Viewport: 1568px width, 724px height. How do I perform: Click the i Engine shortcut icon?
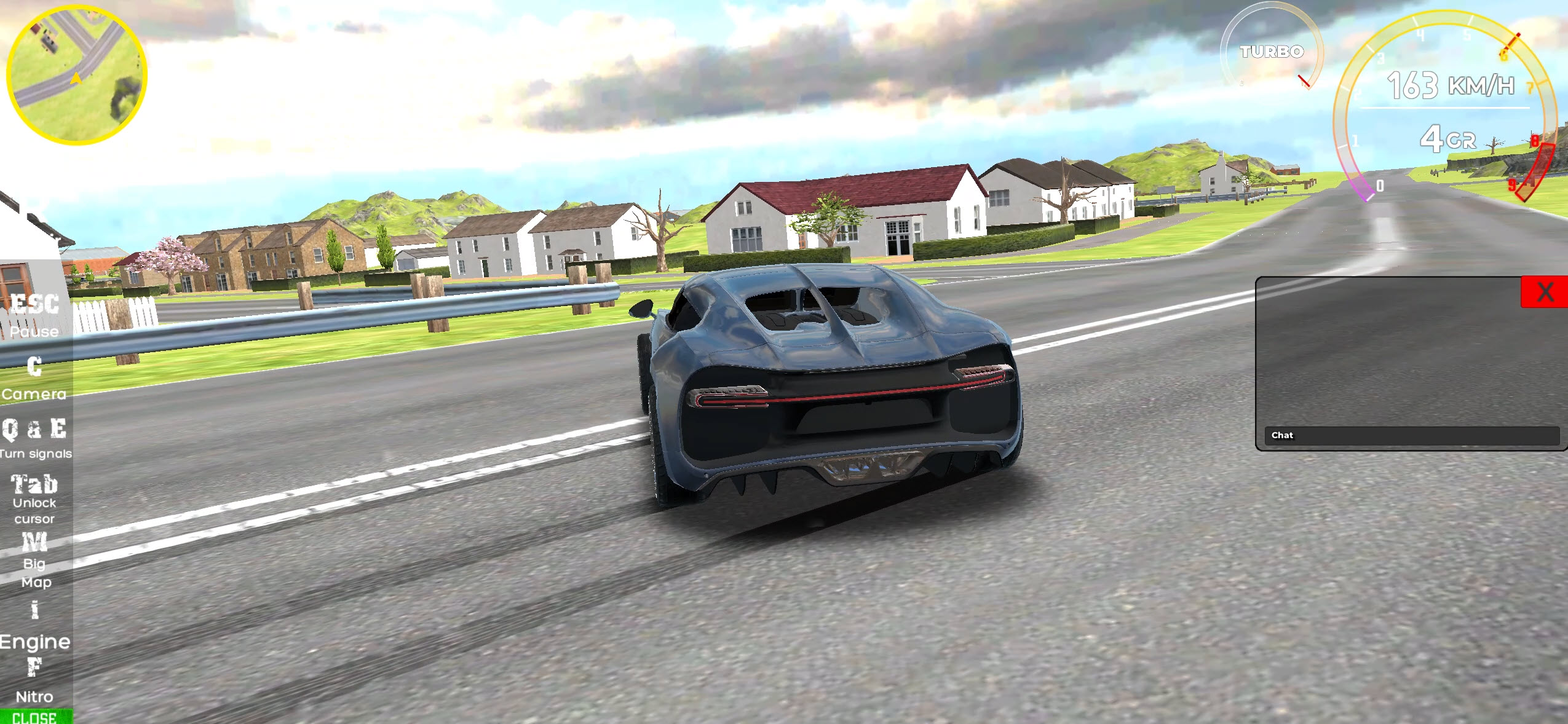pos(34,626)
